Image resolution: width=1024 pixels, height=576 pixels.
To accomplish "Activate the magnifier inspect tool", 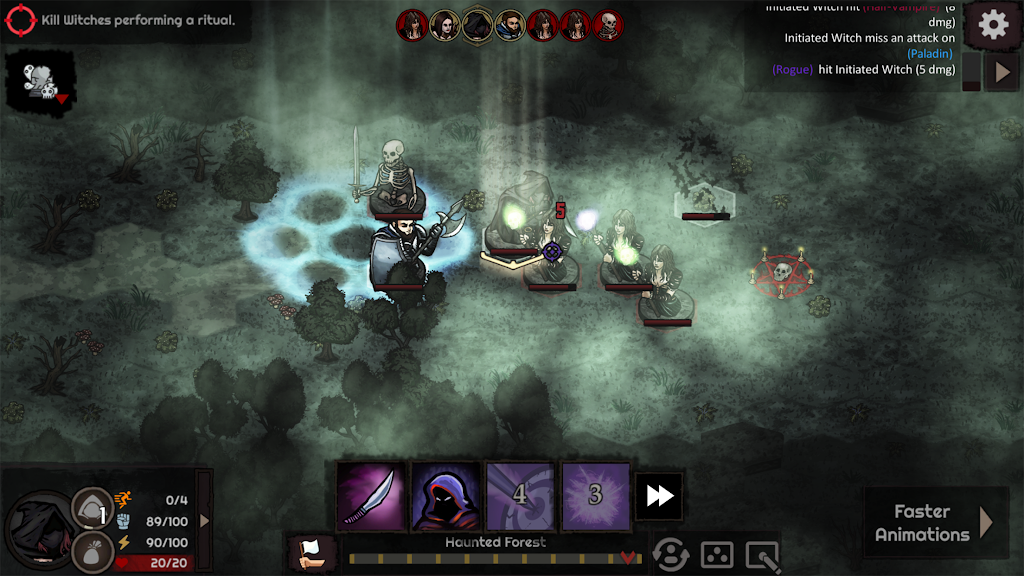I will [x=762, y=553].
